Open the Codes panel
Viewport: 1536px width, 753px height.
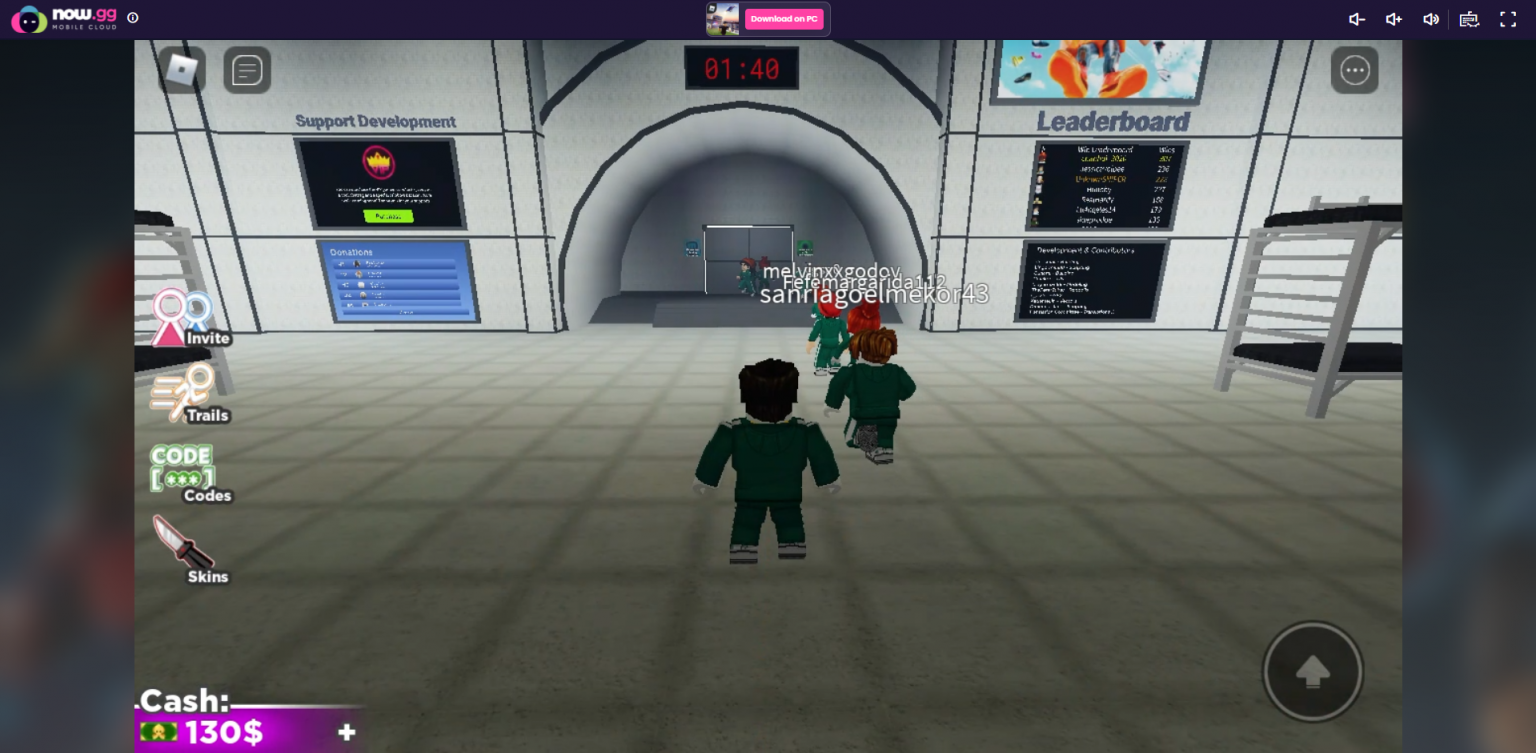(181, 468)
